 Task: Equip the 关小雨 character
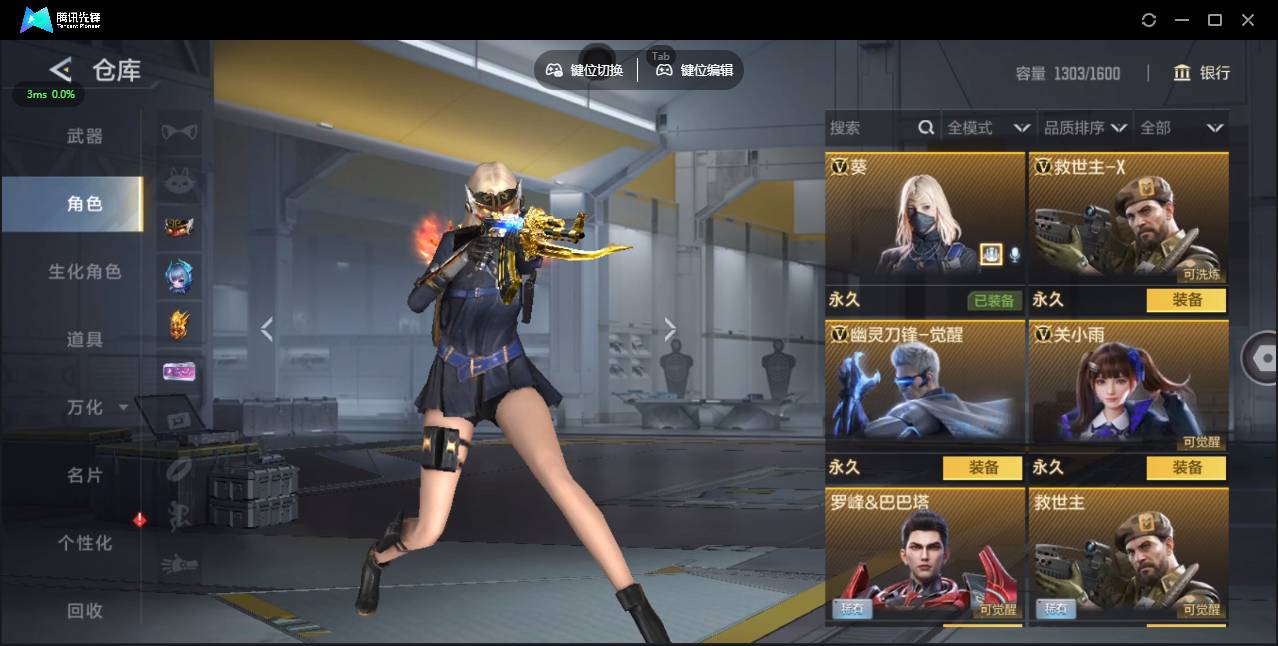pyautogui.click(x=1186, y=468)
